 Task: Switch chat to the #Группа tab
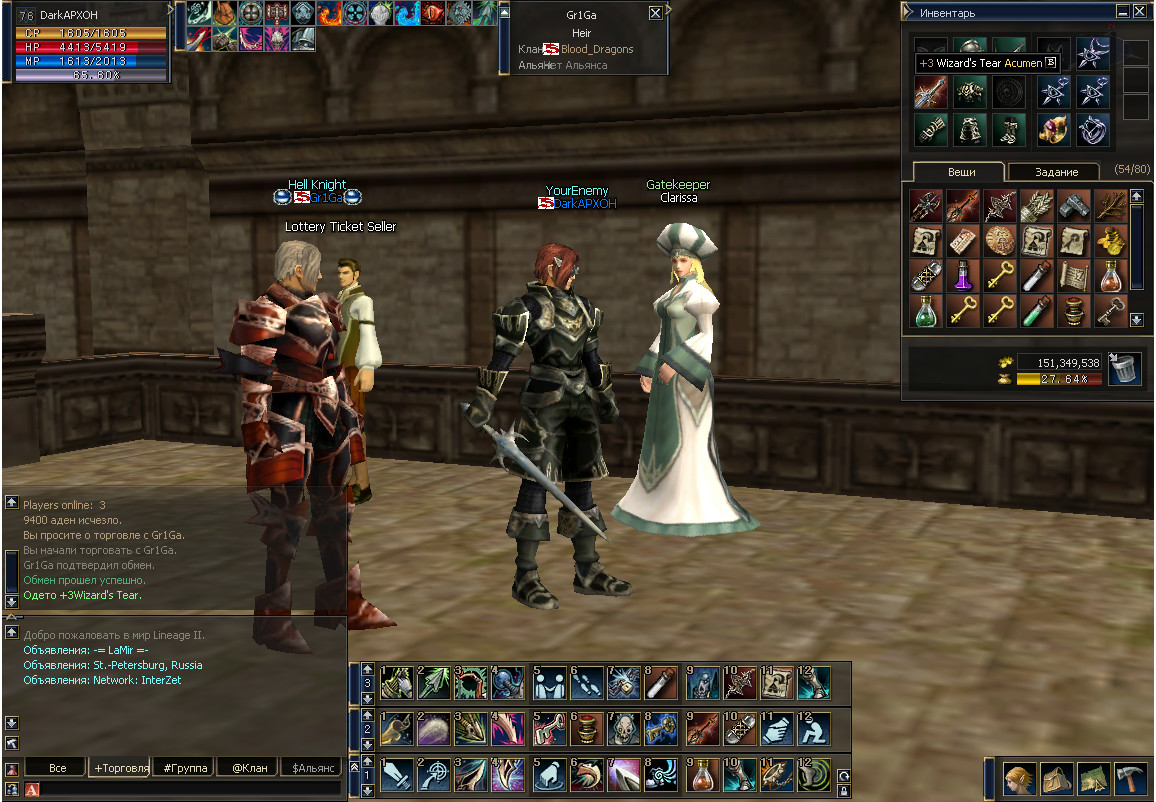click(184, 768)
